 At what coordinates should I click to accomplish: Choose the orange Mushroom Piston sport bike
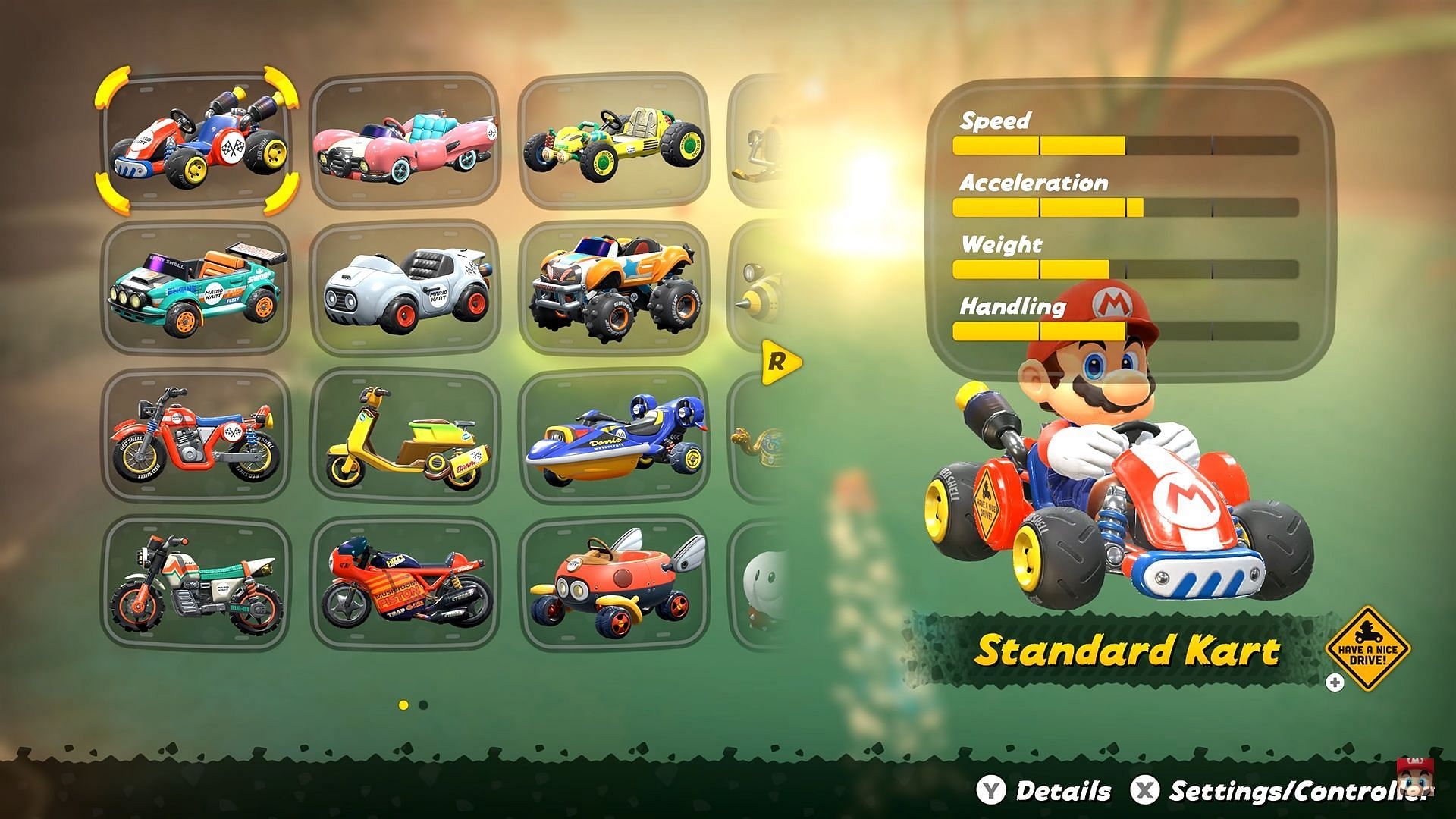[405, 584]
